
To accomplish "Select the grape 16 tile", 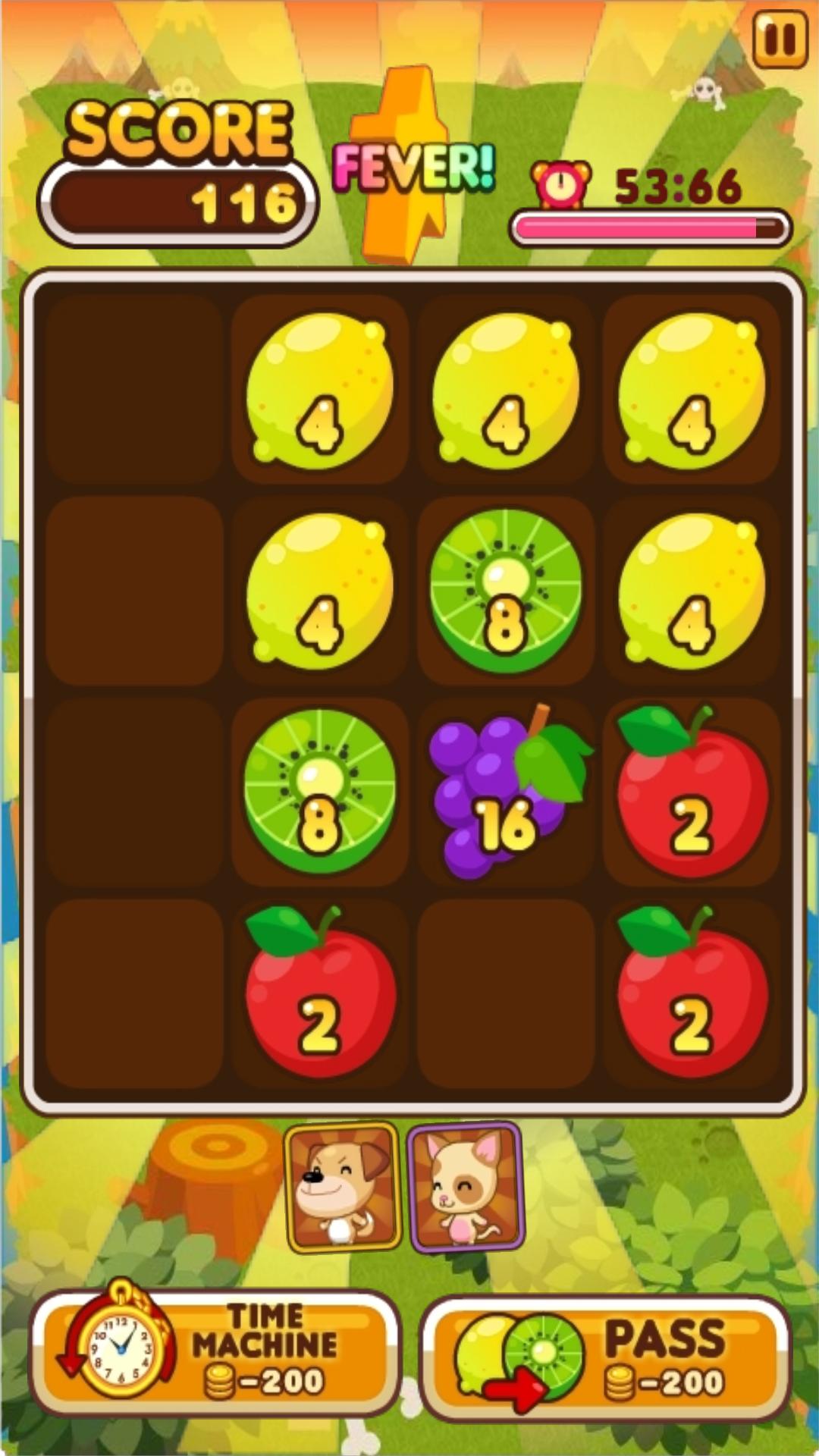I will pyautogui.click(x=505, y=793).
